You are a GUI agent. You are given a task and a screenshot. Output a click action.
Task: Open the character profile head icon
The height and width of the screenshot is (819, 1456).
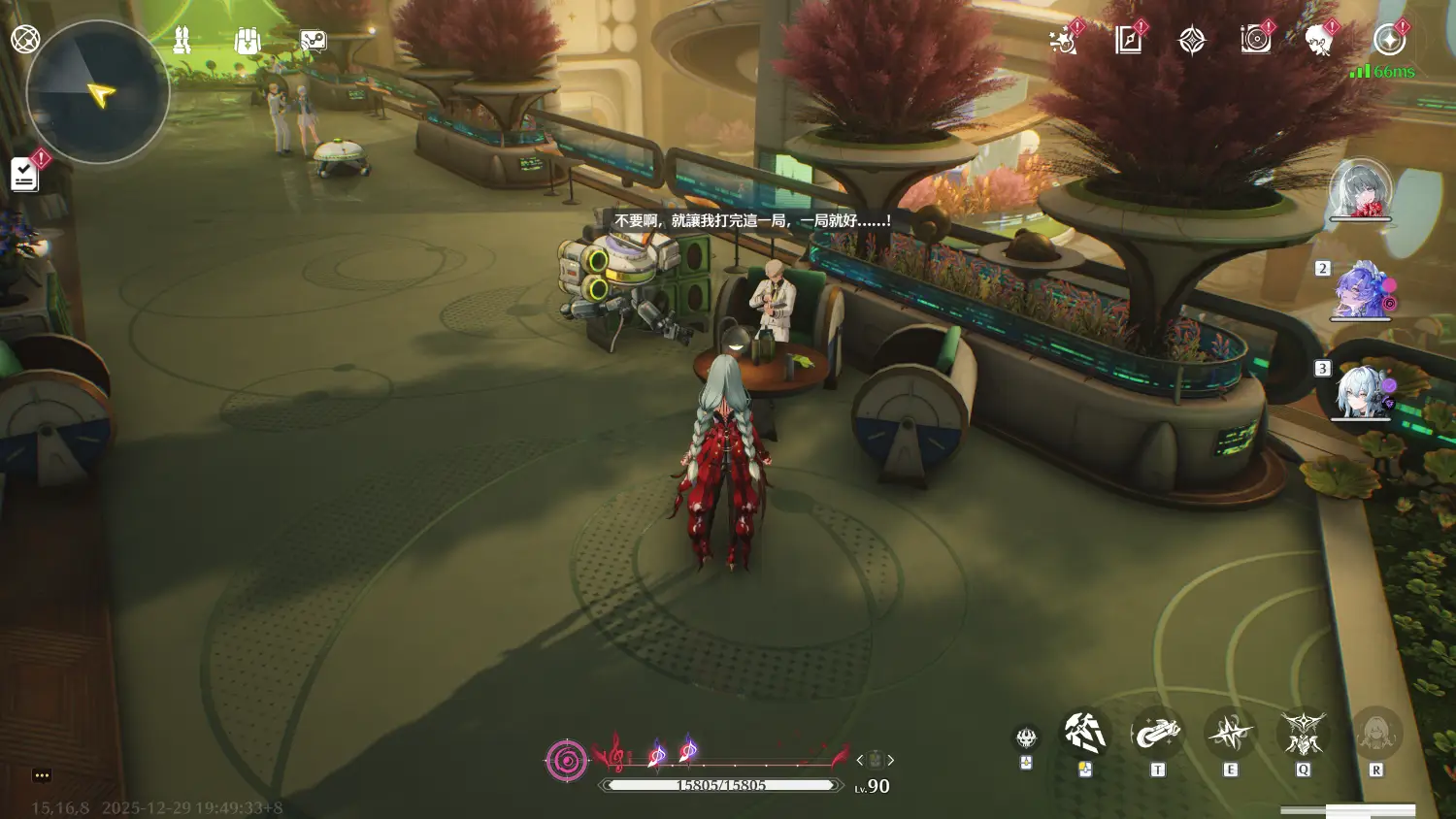pos(1319,40)
